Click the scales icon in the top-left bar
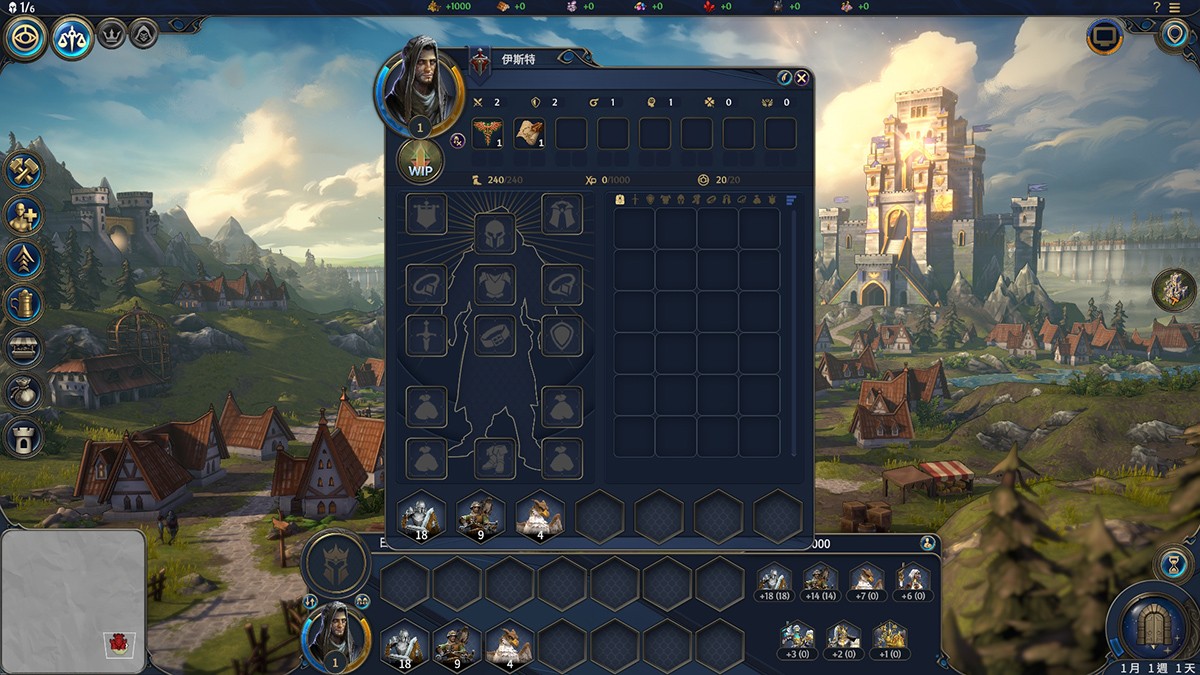The image size is (1200, 675). pyautogui.click(x=72, y=40)
